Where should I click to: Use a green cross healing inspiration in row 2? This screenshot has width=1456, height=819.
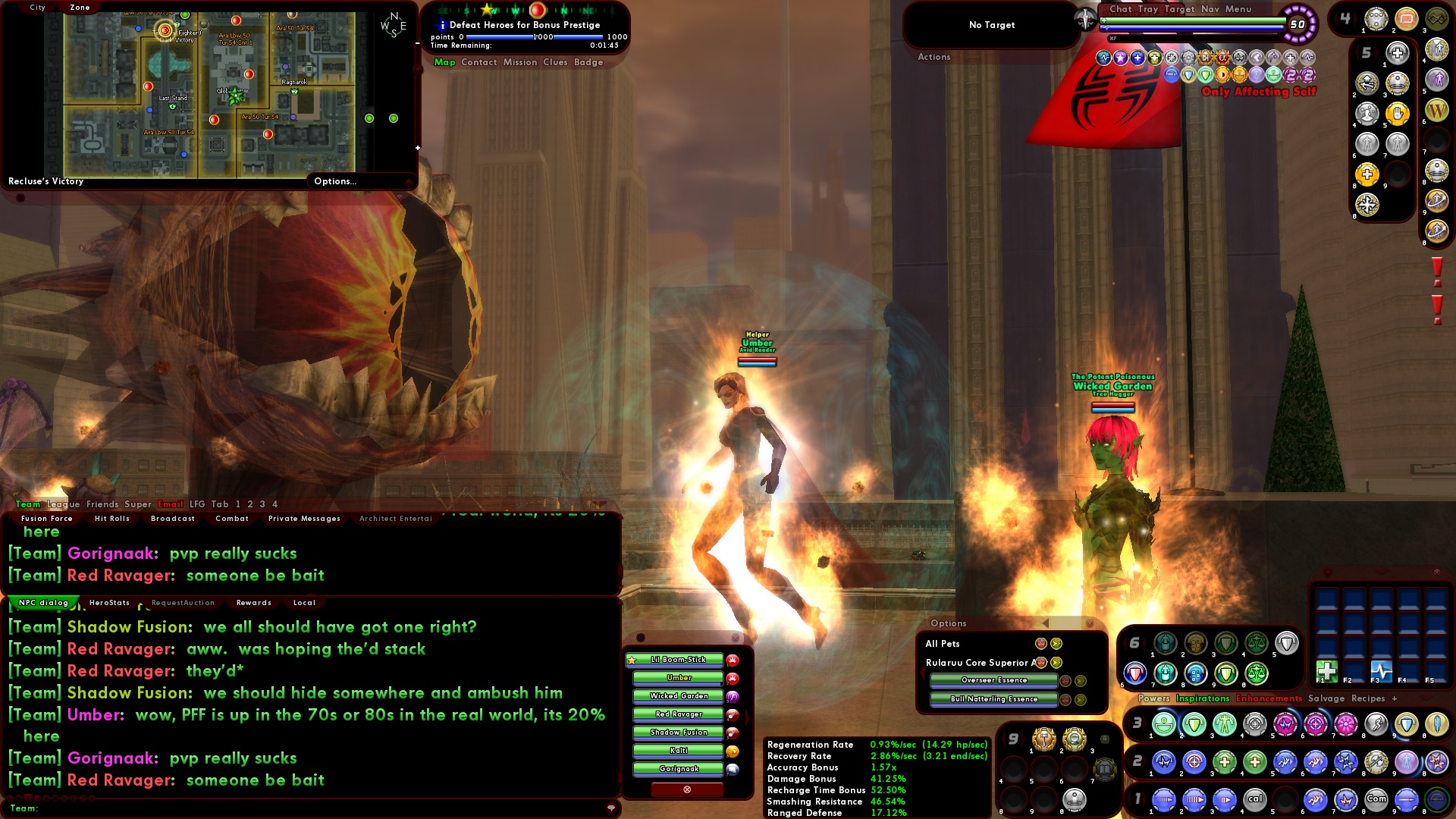[1223, 763]
